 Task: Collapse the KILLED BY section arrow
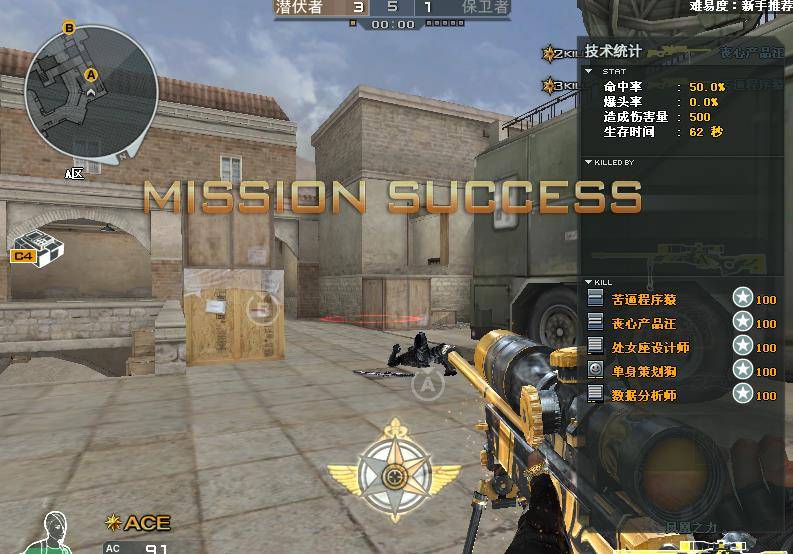[x=589, y=162]
